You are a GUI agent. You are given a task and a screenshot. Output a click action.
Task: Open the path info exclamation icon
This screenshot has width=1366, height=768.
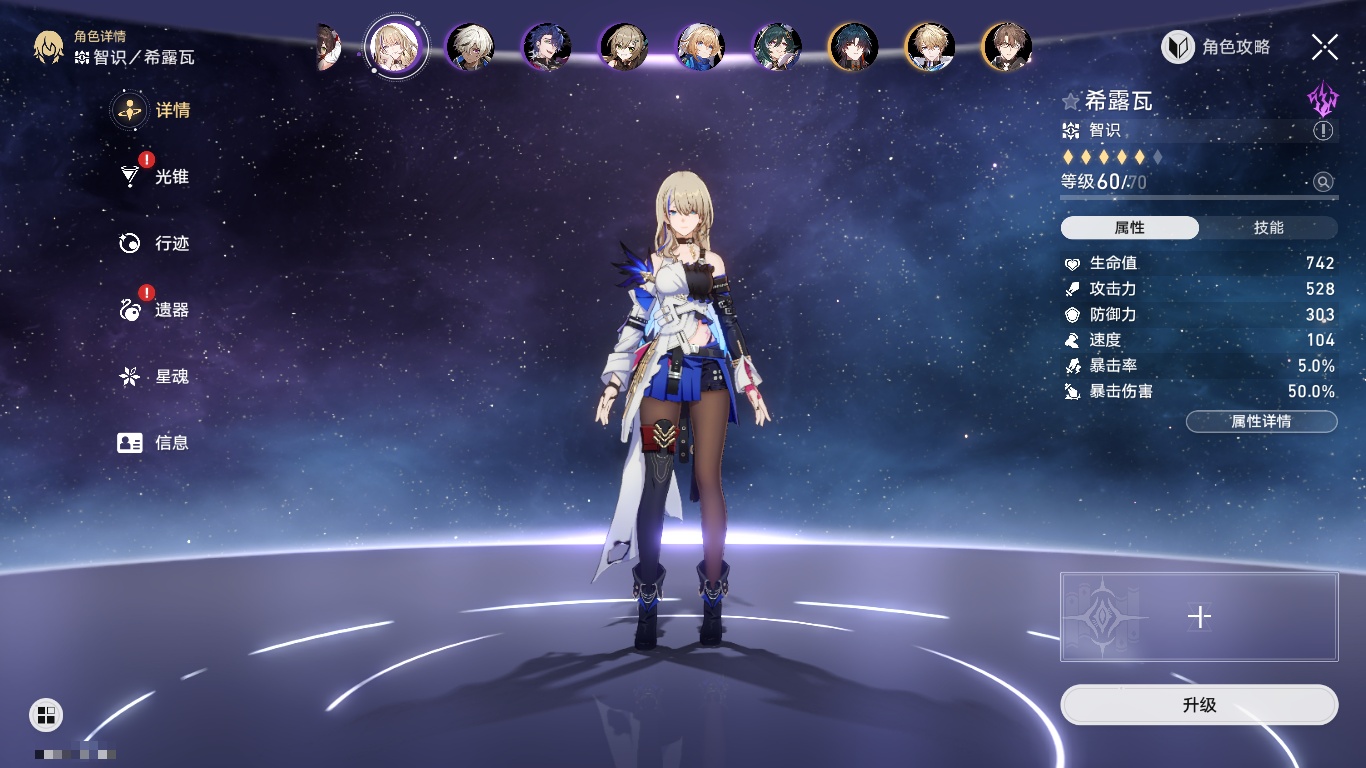(1323, 131)
